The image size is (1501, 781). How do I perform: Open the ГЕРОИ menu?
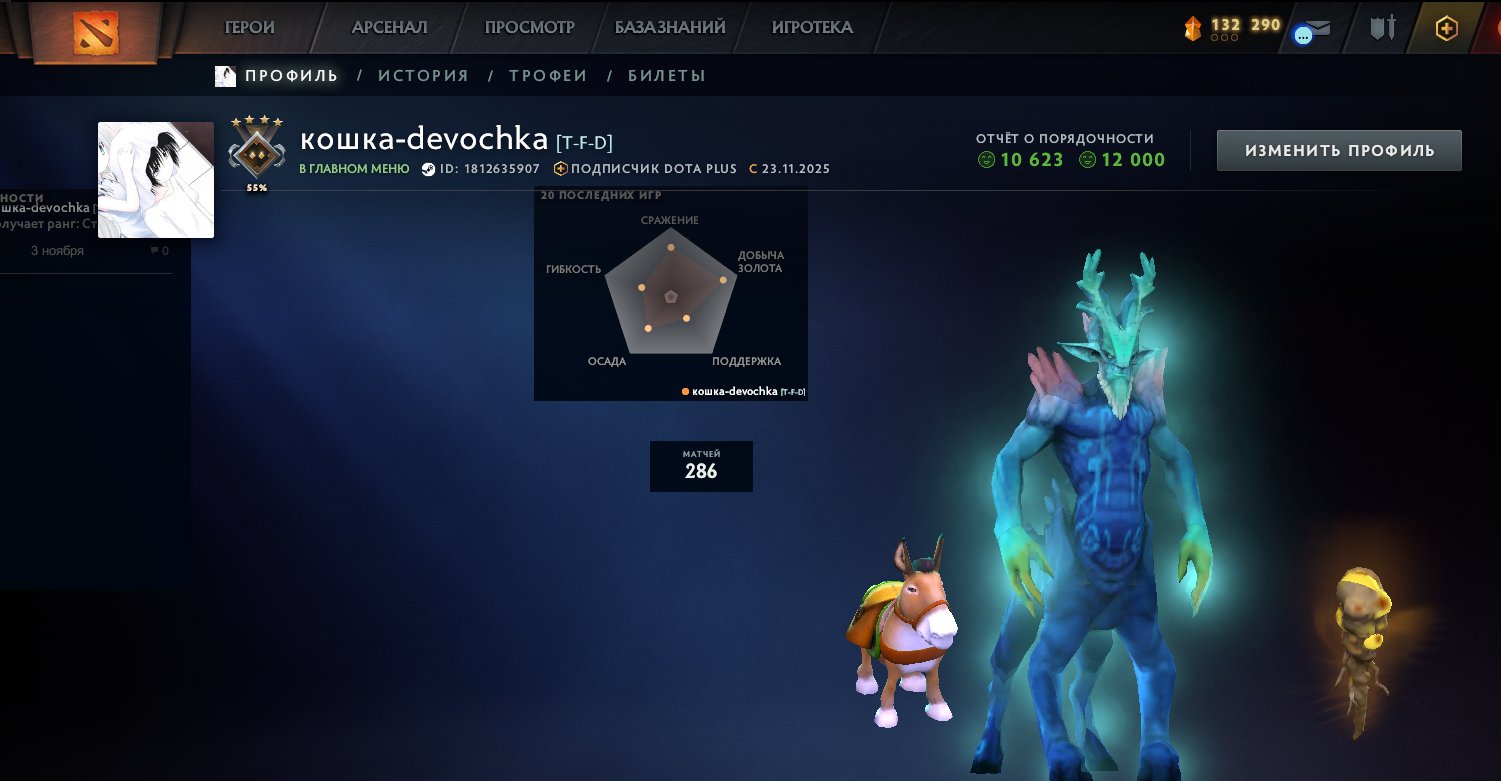pos(249,27)
